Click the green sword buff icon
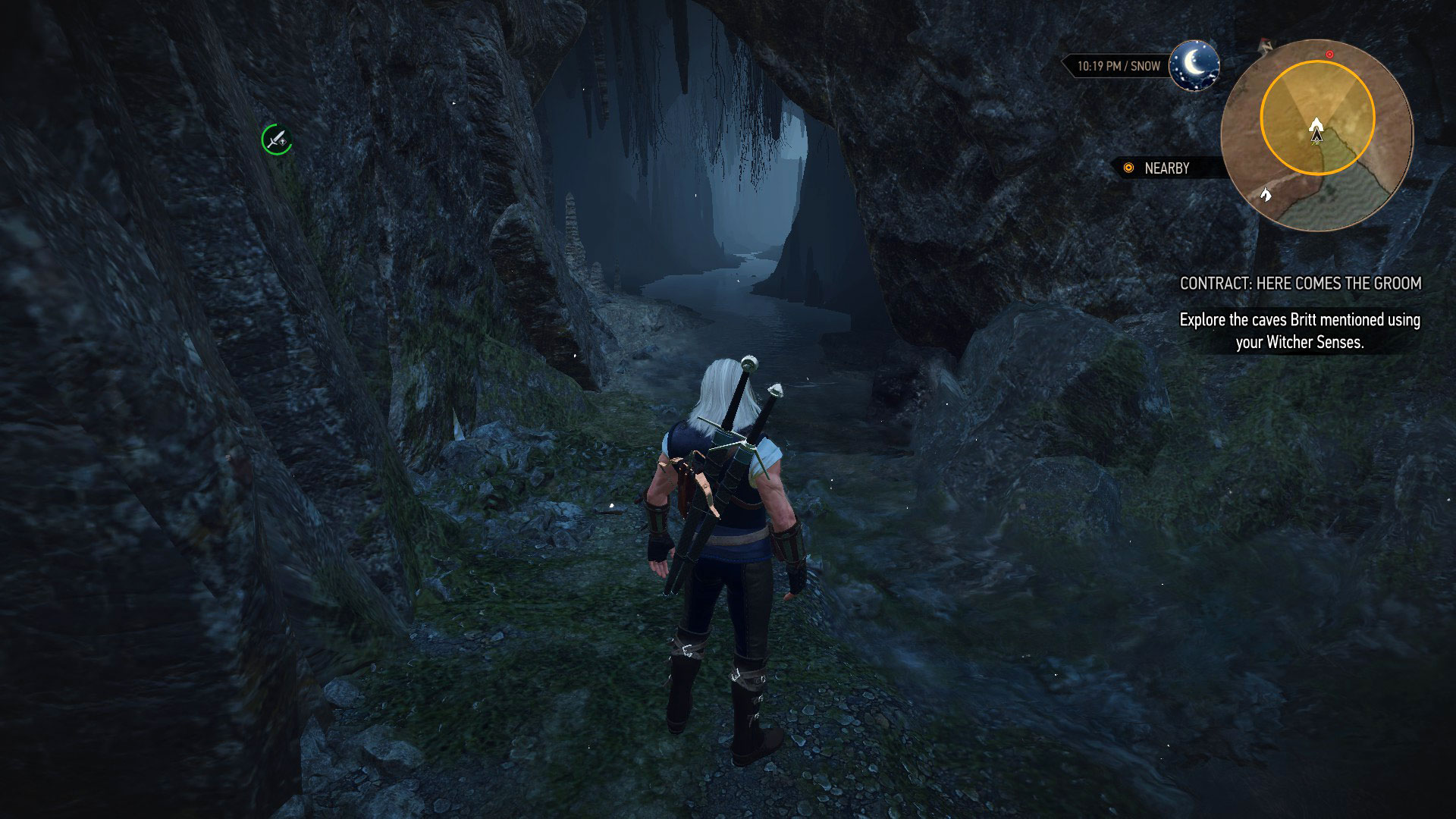The width and height of the screenshot is (1456, 819). pyautogui.click(x=277, y=140)
